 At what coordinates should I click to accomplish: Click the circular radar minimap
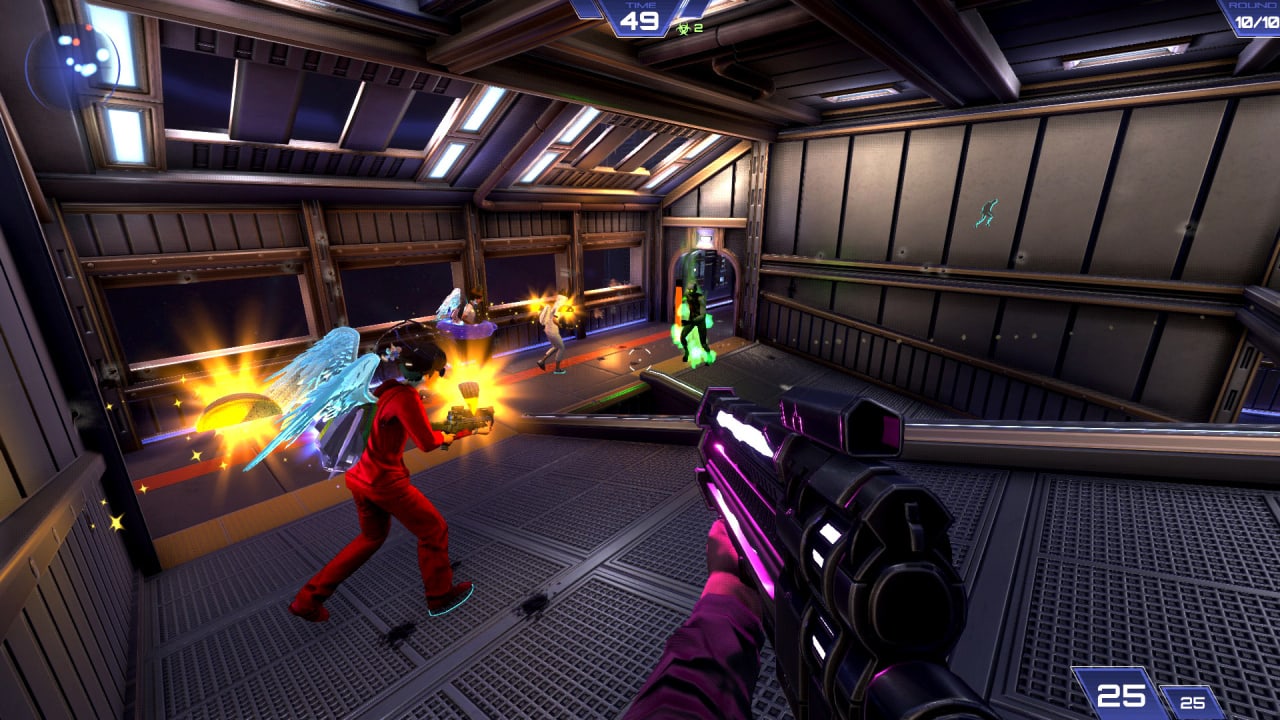(72, 65)
